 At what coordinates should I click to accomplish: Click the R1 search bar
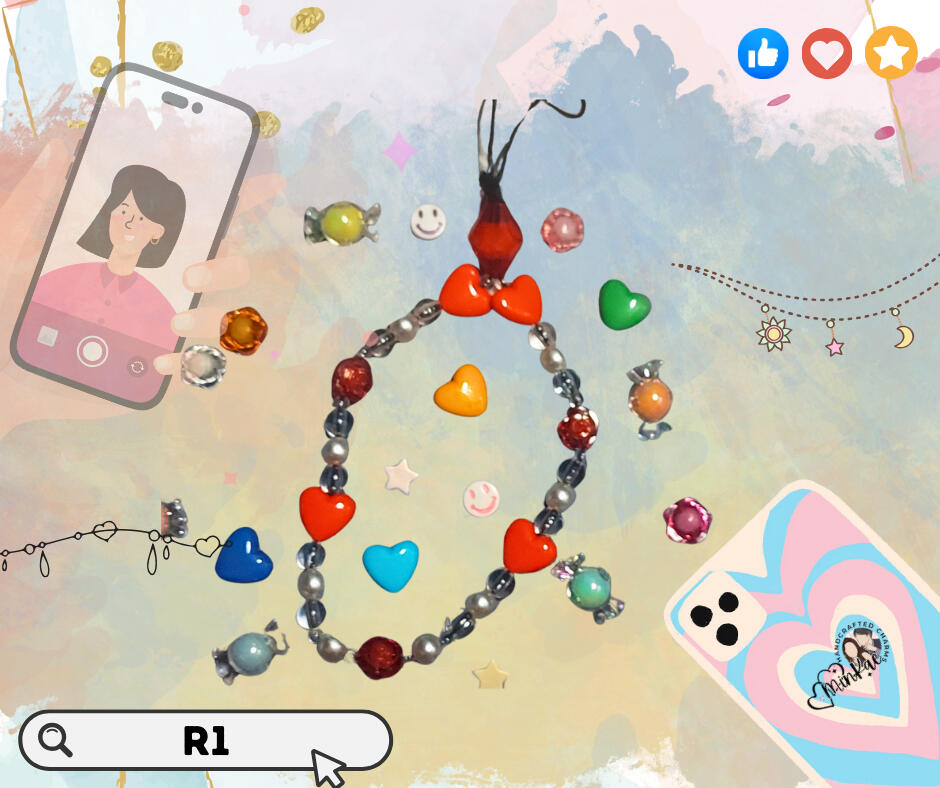coord(206,741)
